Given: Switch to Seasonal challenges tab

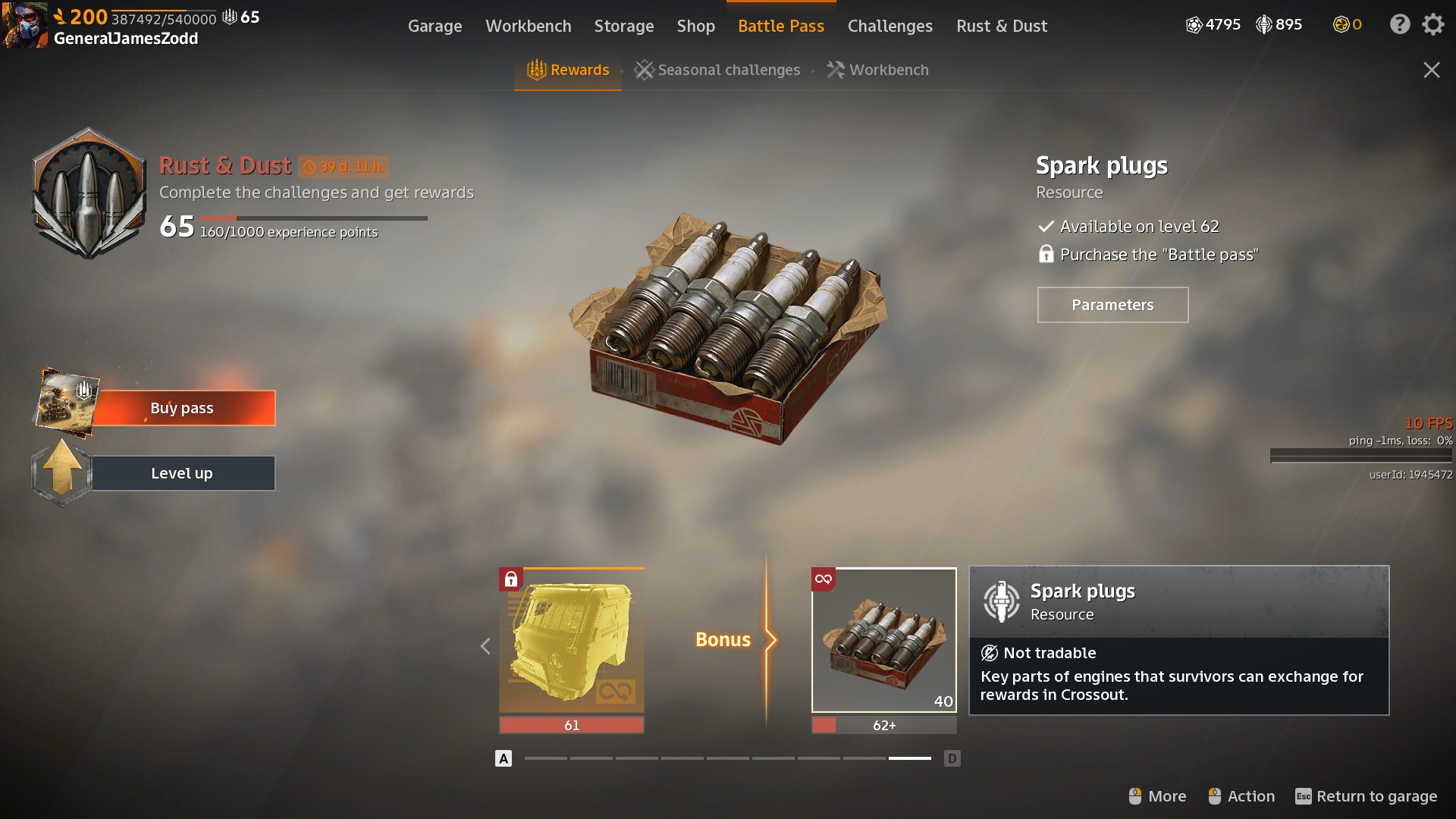Looking at the screenshot, I should click(x=717, y=70).
